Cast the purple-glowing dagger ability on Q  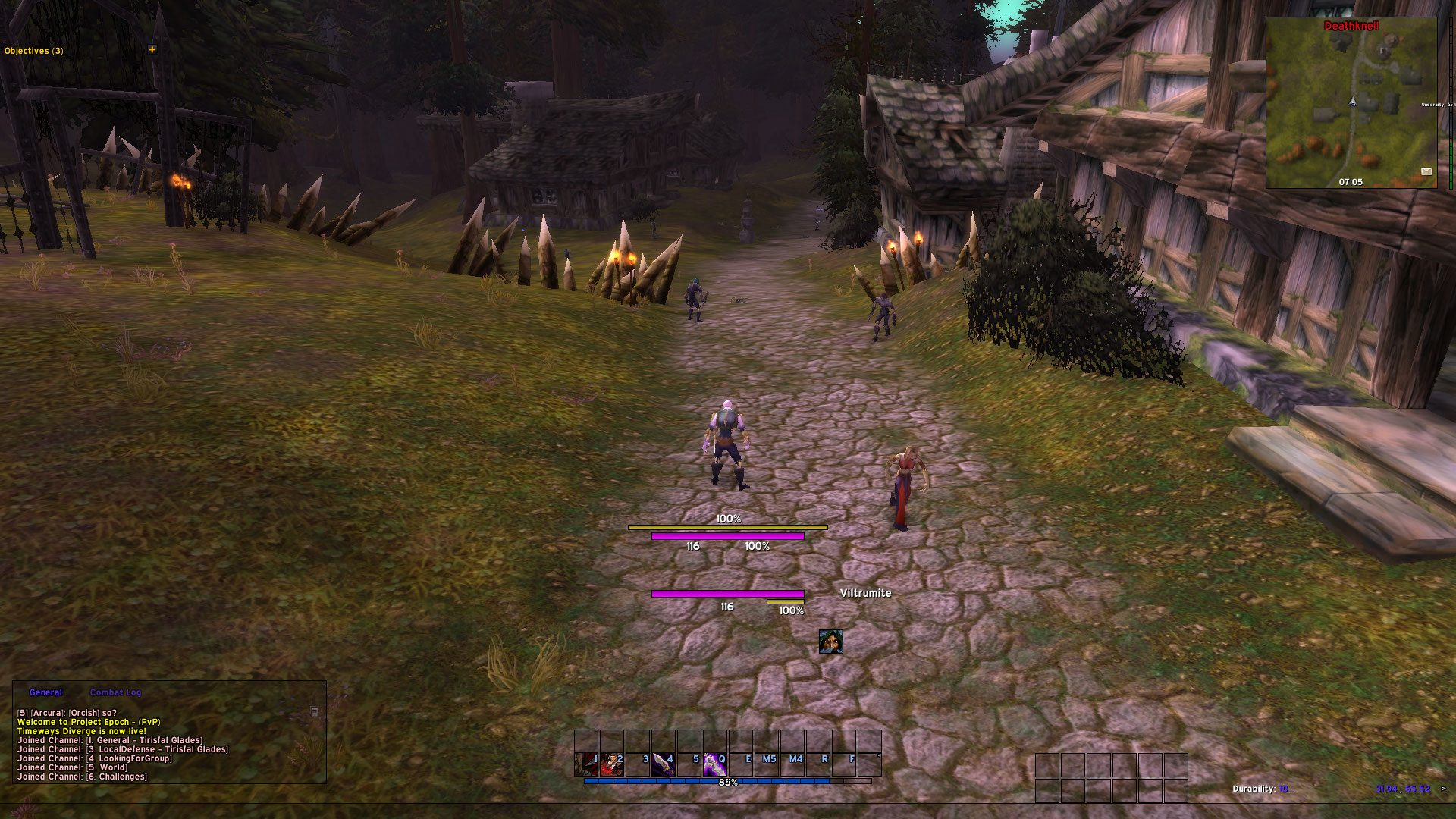(x=714, y=764)
